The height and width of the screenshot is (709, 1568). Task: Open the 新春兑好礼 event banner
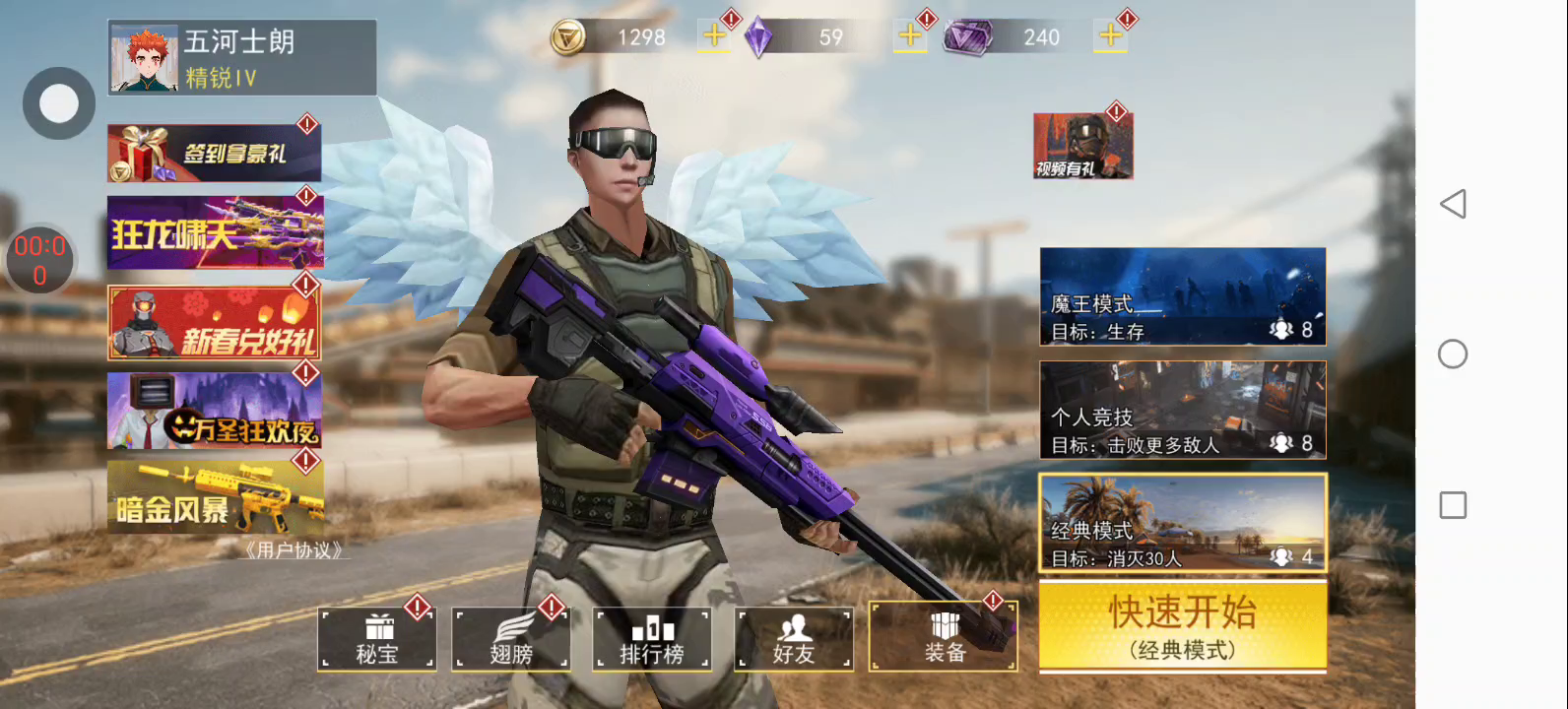point(214,323)
